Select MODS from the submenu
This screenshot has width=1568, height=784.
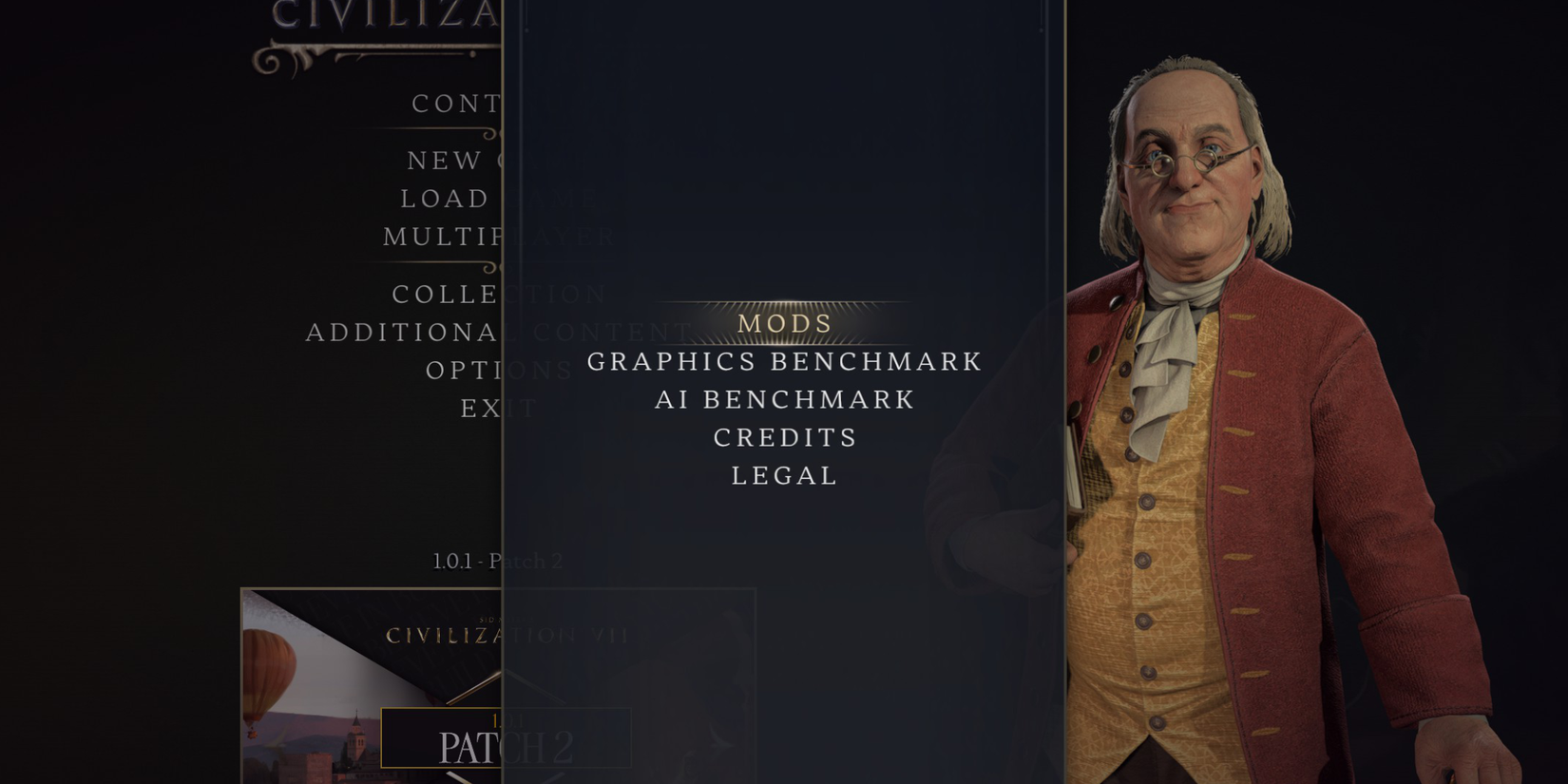[783, 324]
